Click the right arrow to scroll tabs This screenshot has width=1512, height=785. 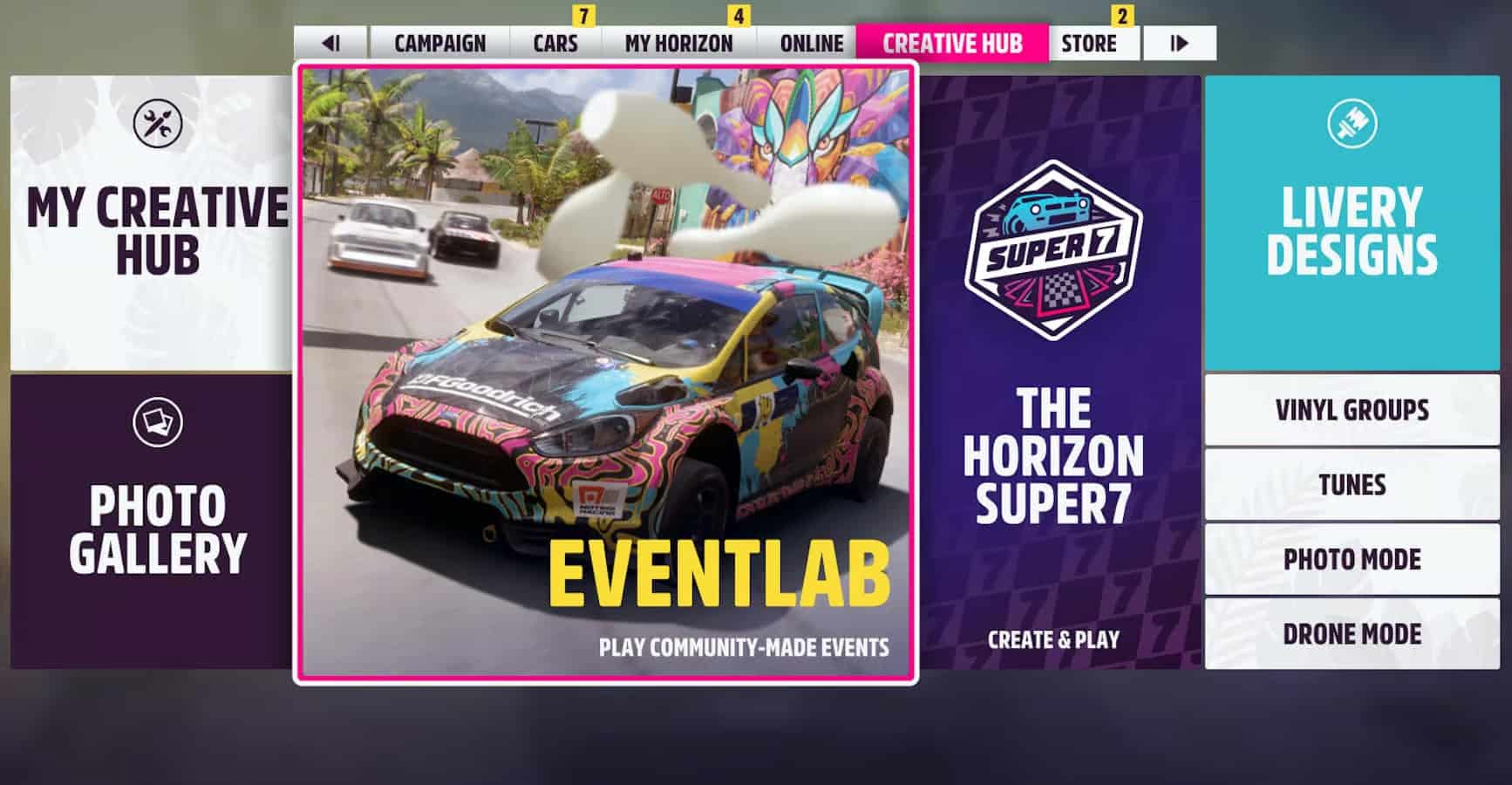point(1180,44)
